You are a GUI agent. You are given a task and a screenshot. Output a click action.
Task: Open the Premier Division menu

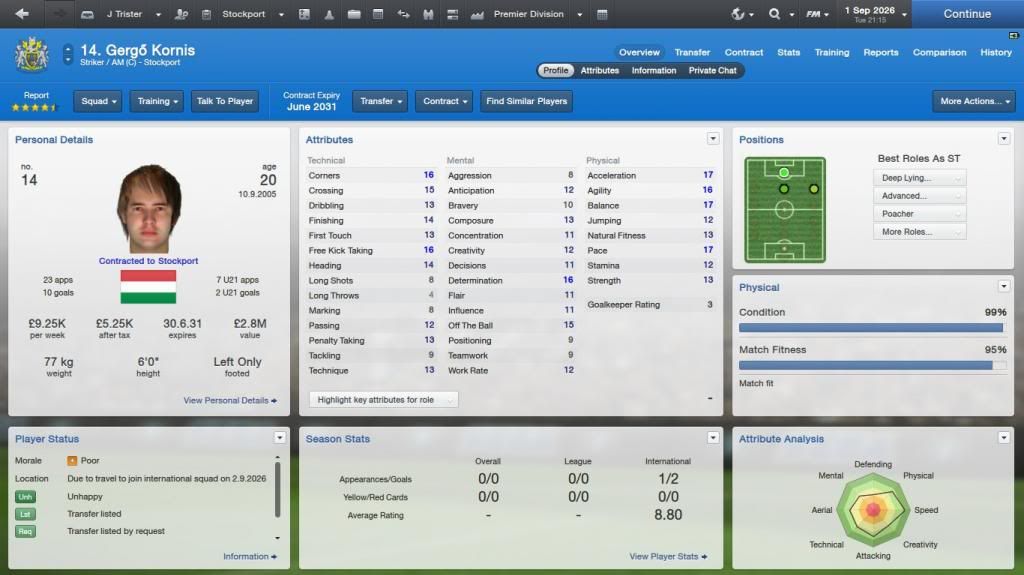(x=528, y=15)
